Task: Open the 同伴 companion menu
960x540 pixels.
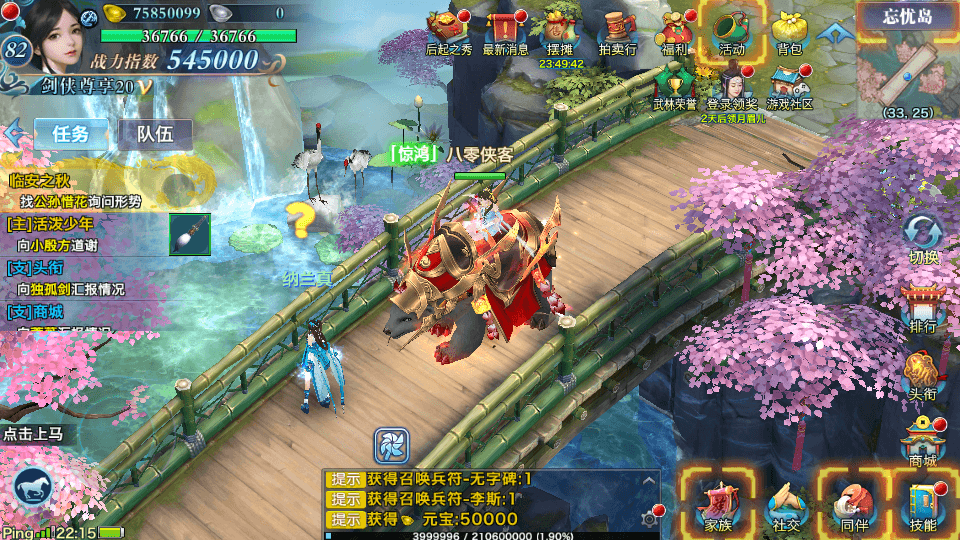Action: pos(853,502)
